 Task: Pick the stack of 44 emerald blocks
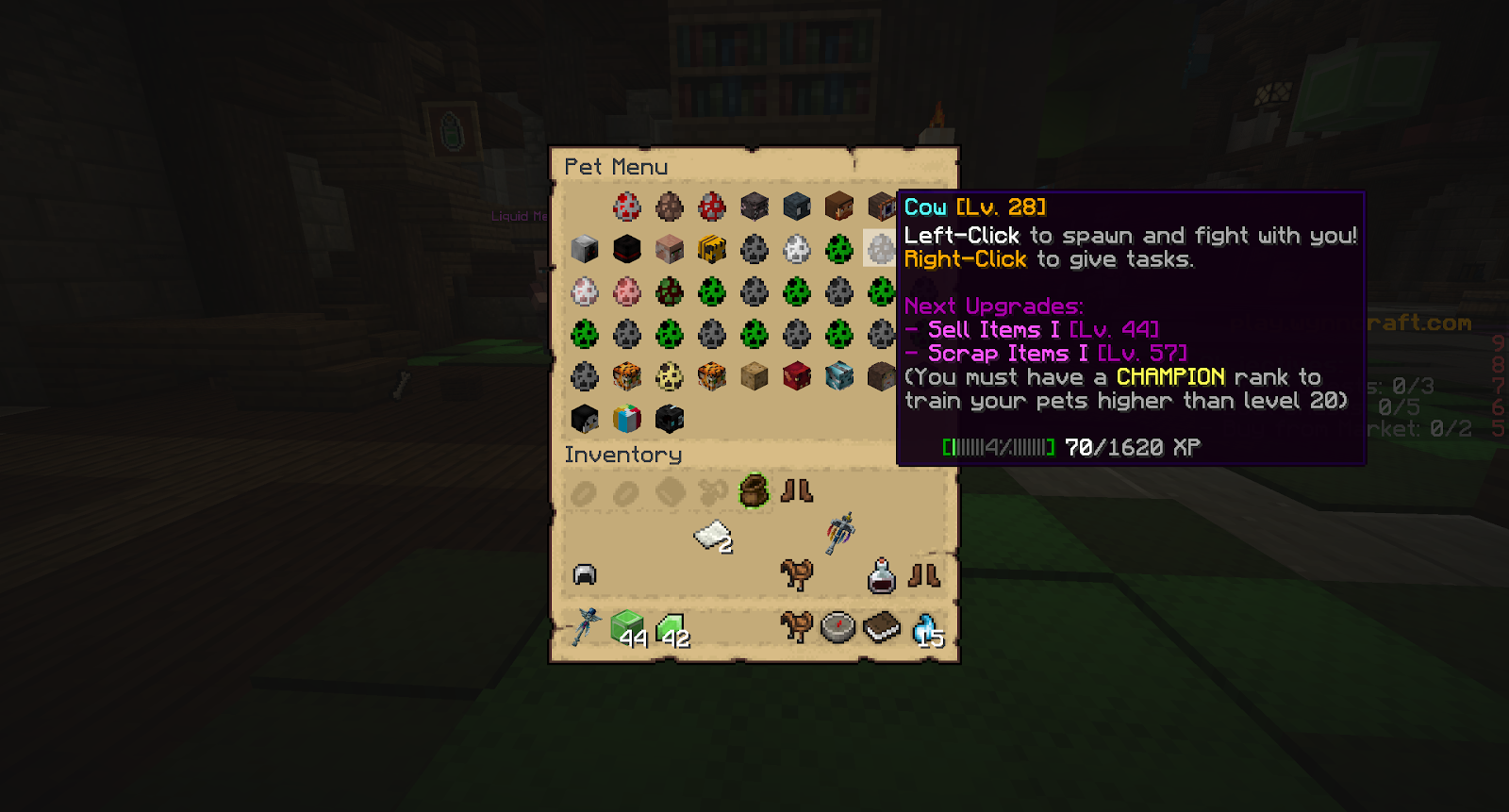(x=627, y=627)
